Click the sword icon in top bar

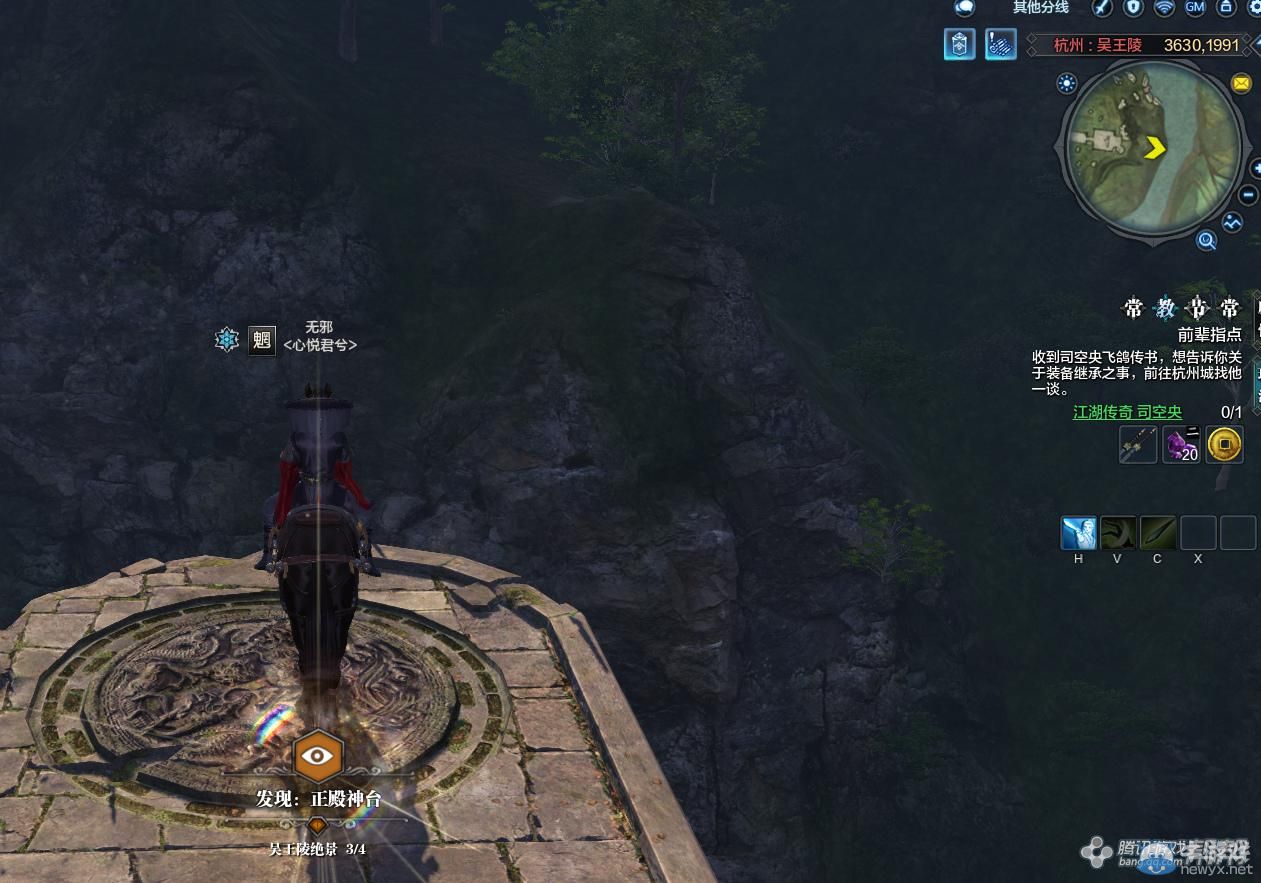(1102, 8)
